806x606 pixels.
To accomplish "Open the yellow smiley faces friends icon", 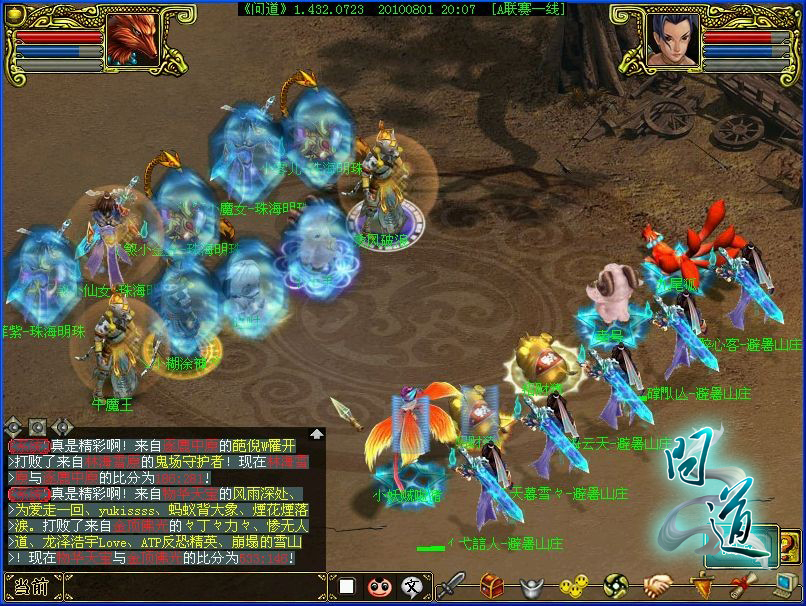I will [571, 586].
